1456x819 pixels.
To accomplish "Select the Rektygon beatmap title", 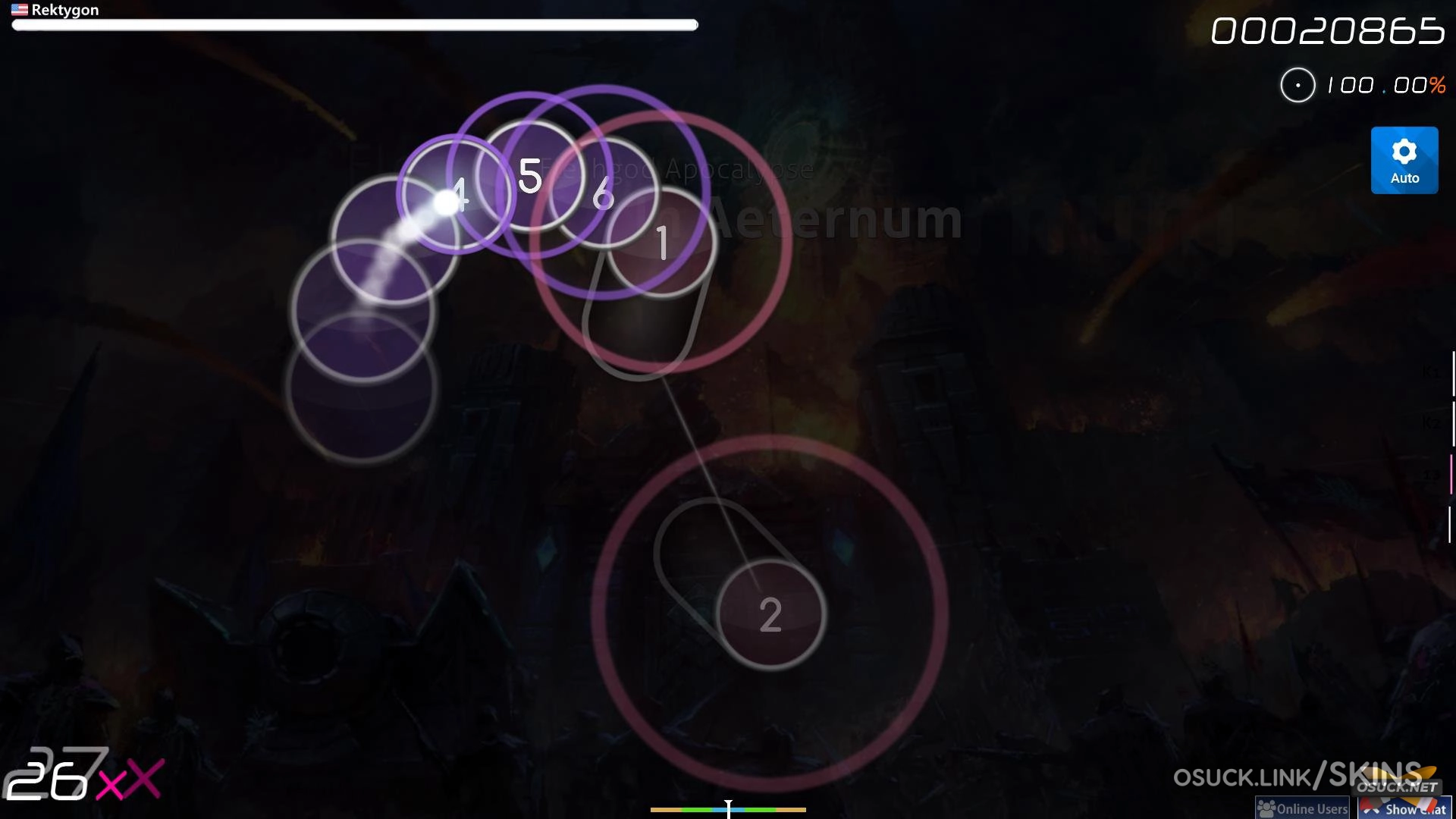I will (x=67, y=10).
